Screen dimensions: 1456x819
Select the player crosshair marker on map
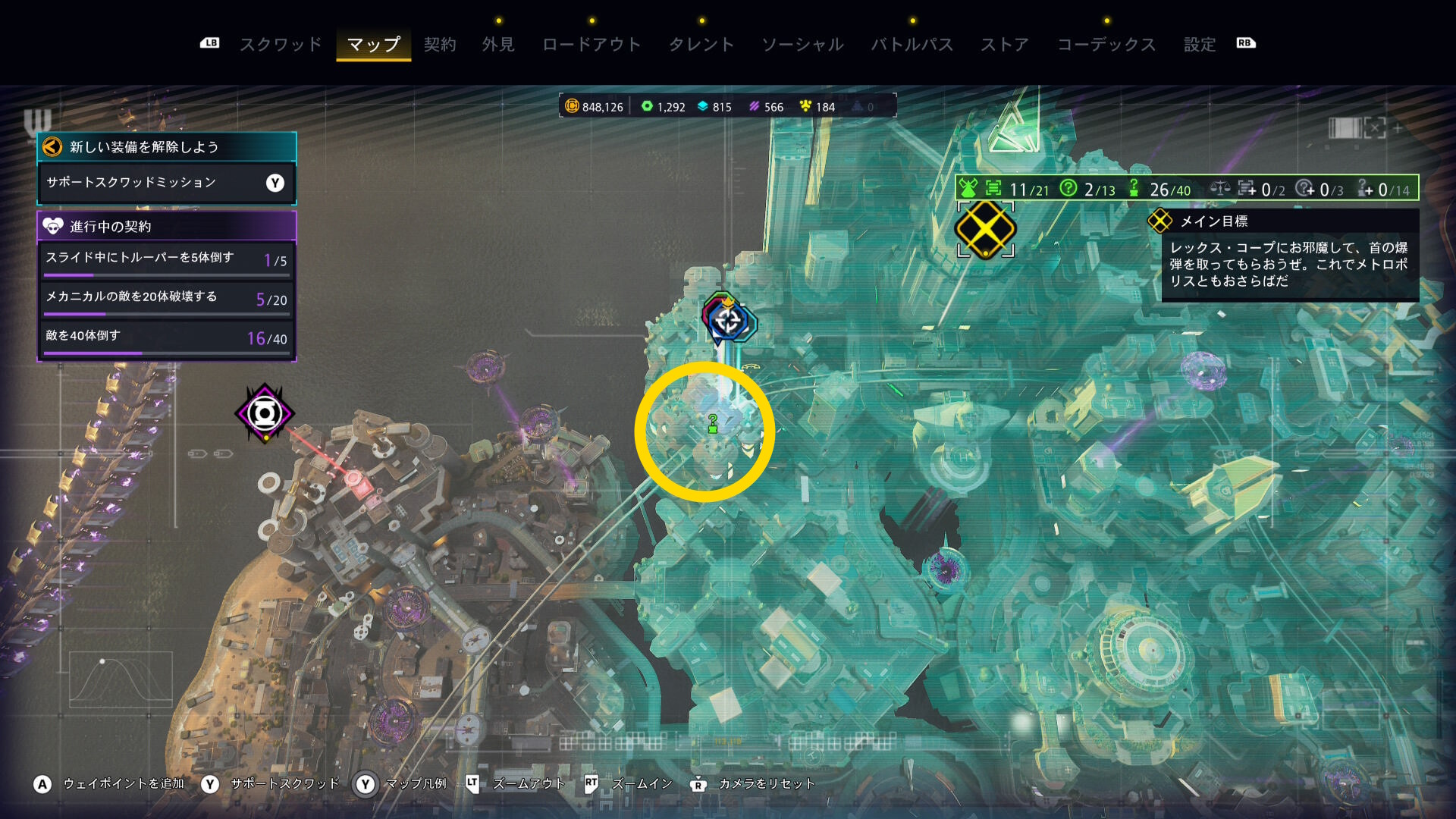(x=728, y=321)
